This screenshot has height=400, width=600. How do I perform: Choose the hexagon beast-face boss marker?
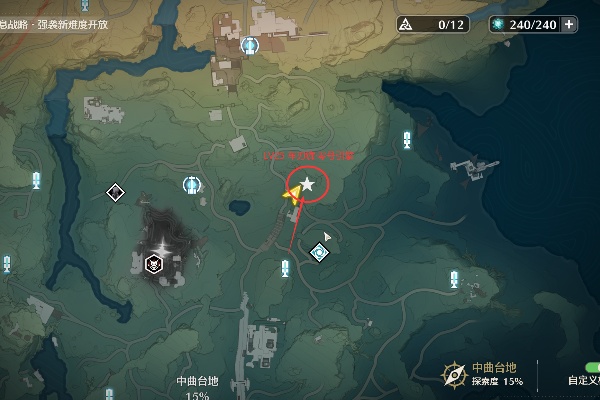(x=155, y=264)
